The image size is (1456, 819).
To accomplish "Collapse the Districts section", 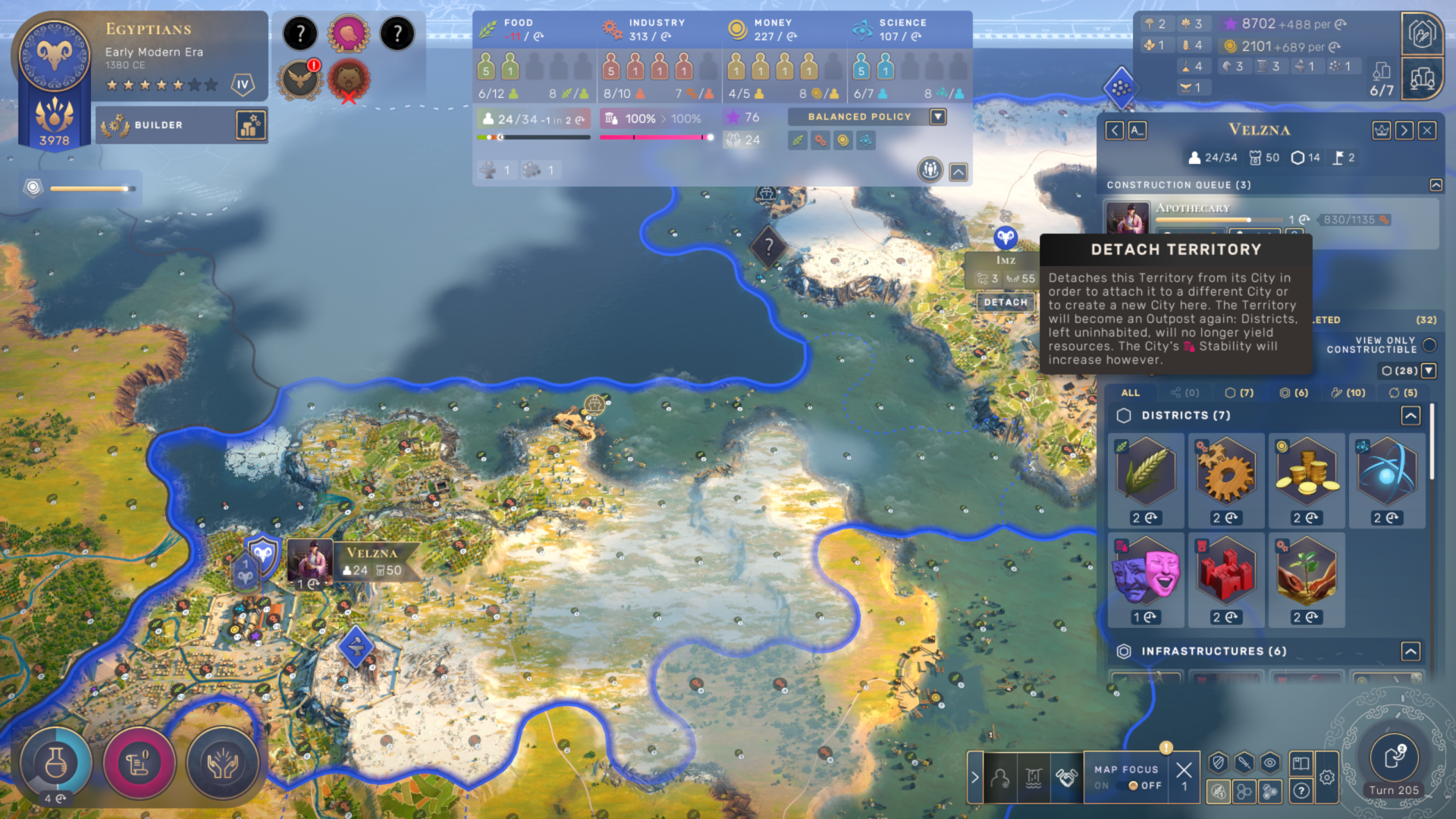I will click(1410, 416).
